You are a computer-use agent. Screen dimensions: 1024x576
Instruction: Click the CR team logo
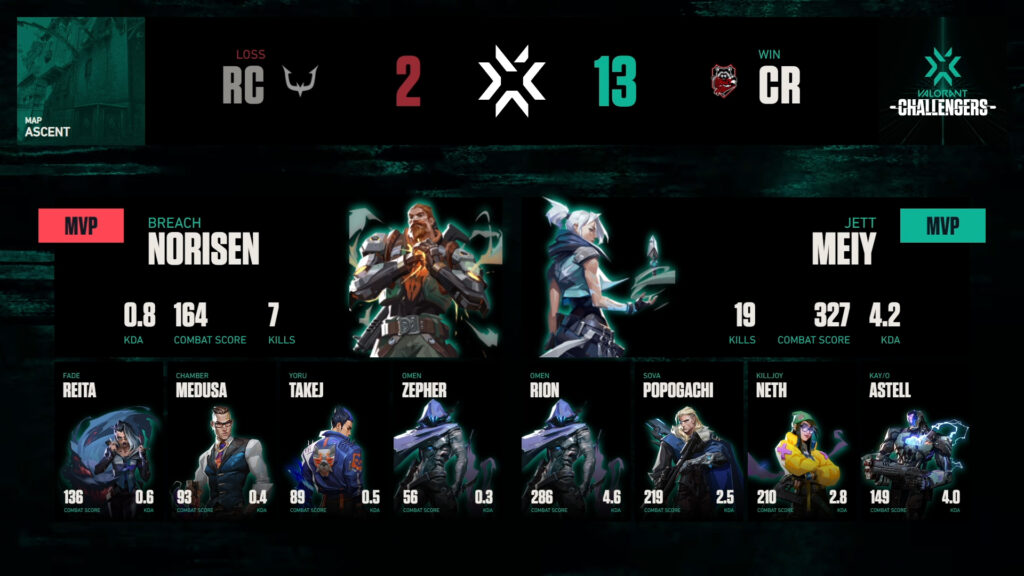[723, 82]
